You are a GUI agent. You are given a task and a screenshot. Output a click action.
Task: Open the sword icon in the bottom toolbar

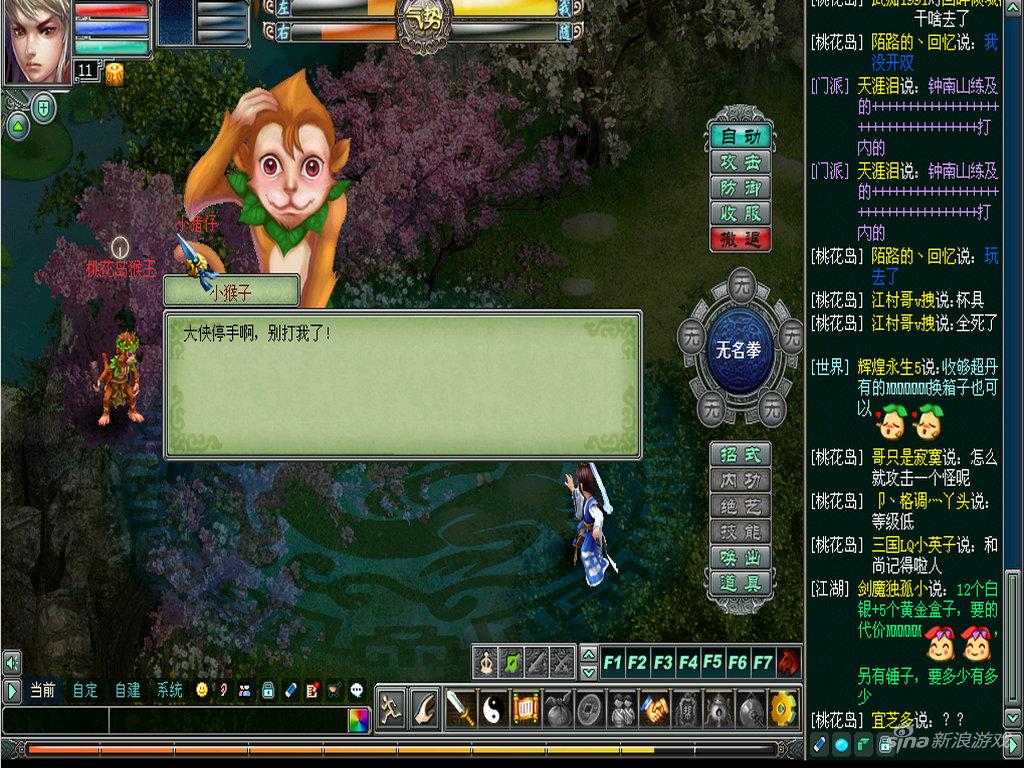[460, 709]
